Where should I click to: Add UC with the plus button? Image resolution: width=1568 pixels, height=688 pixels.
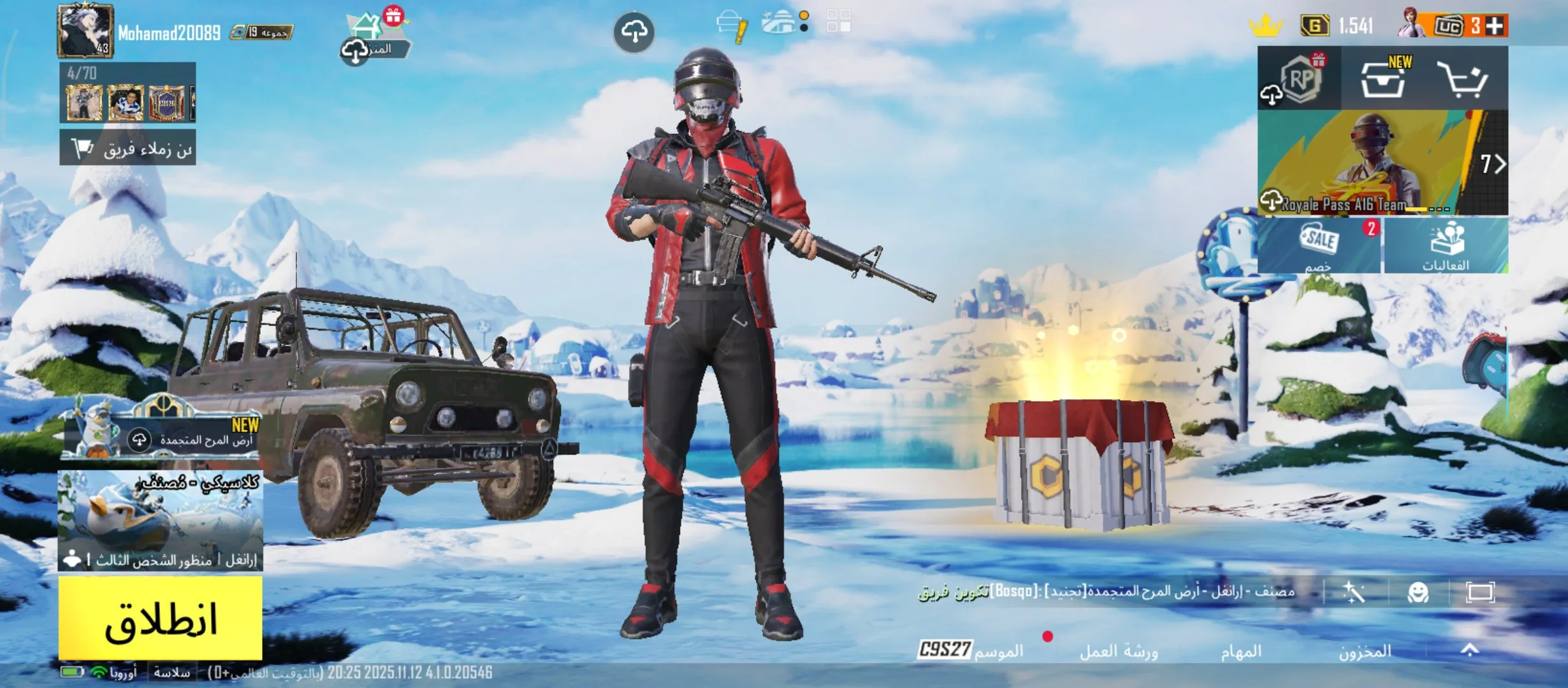point(1495,26)
